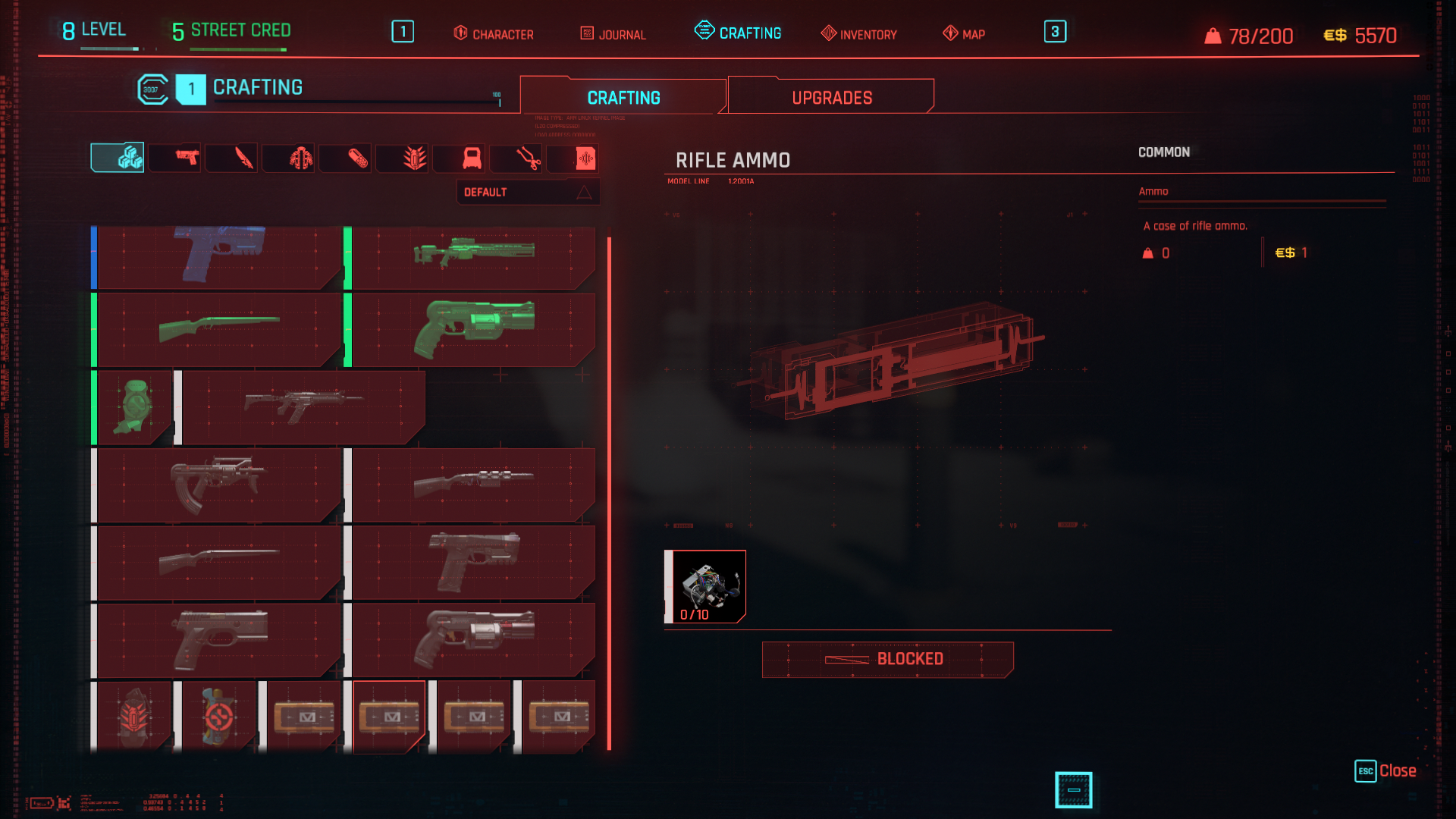Open the Default sort dropdown
The image size is (1456, 819).
click(527, 193)
